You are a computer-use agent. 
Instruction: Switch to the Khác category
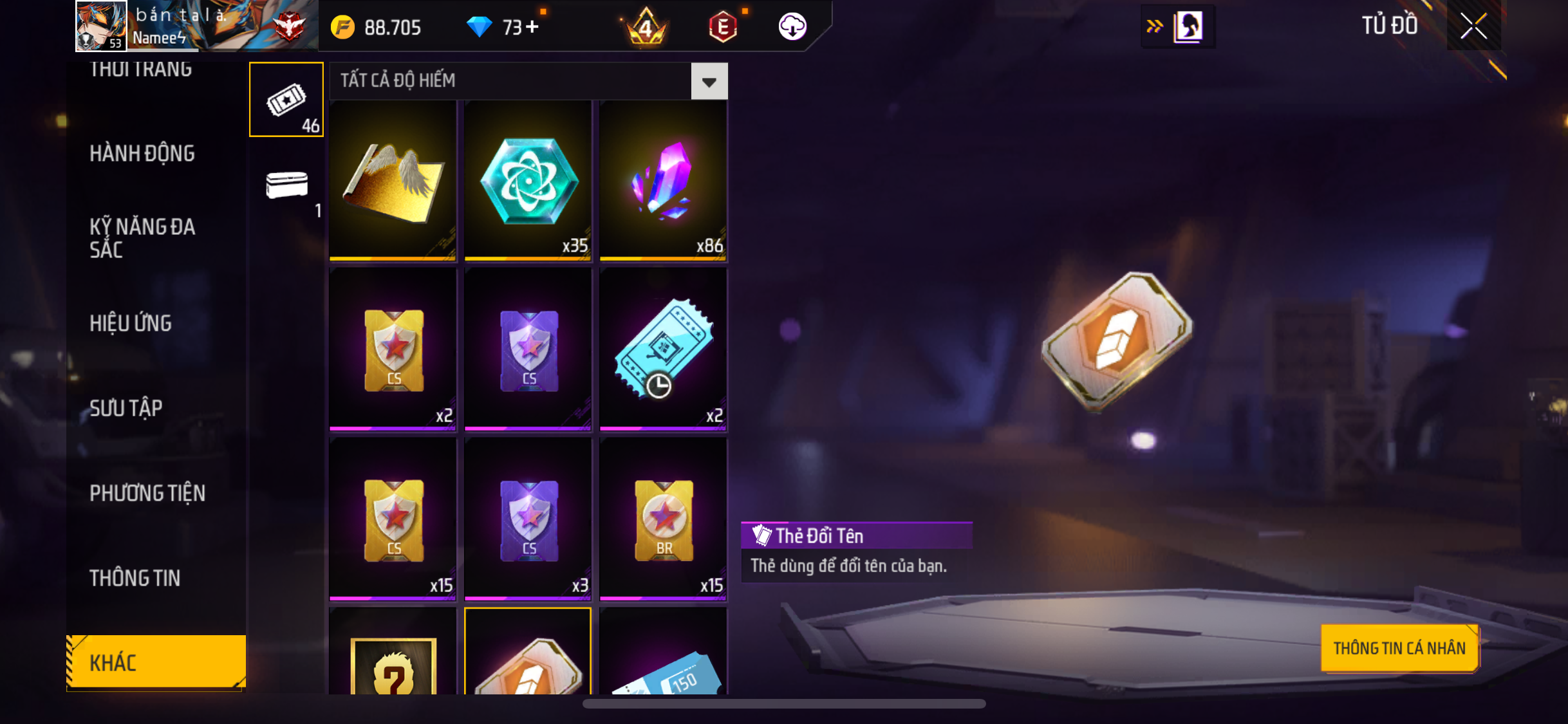tap(156, 662)
